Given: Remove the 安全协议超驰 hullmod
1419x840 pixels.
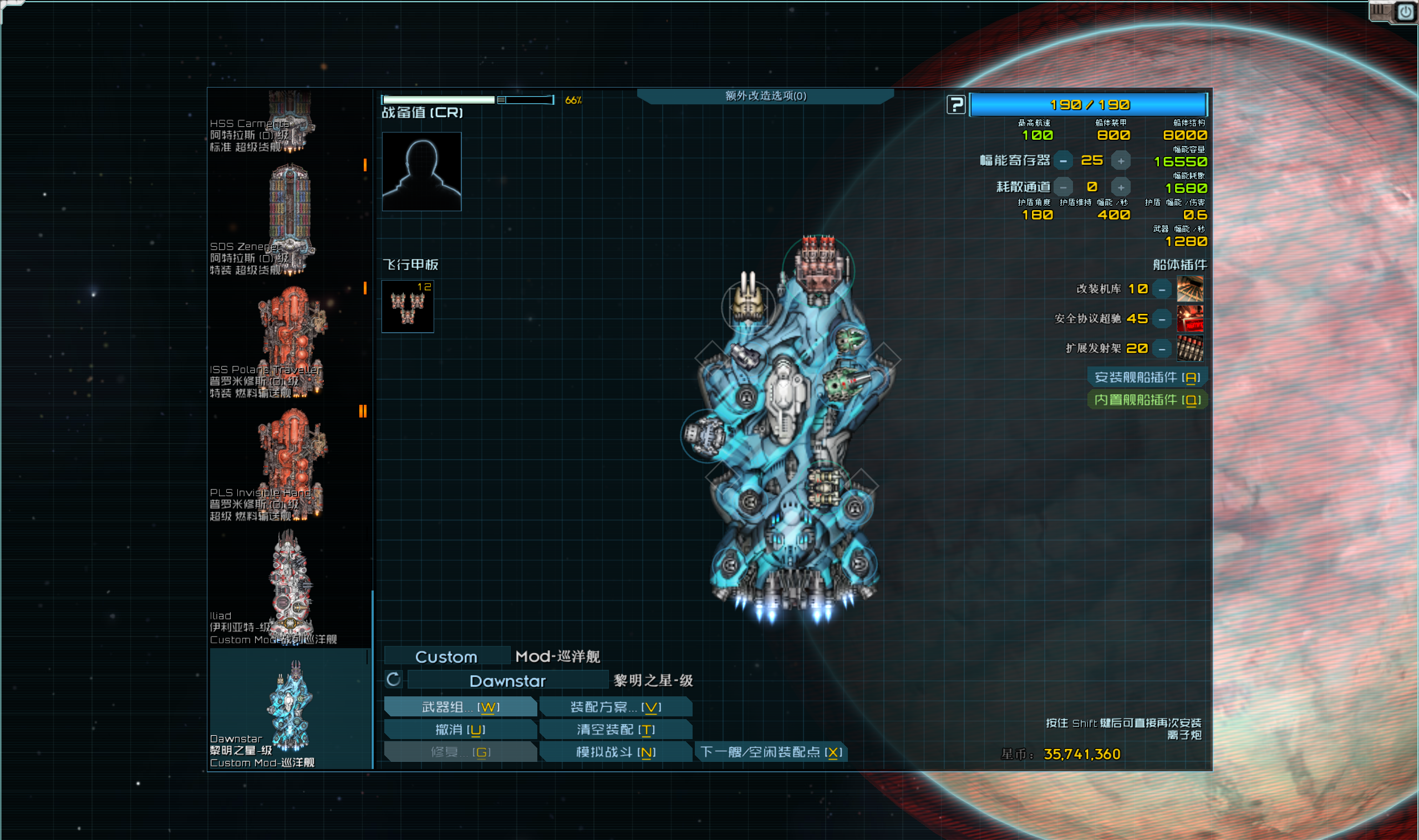Looking at the screenshot, I should point(1162,319).
